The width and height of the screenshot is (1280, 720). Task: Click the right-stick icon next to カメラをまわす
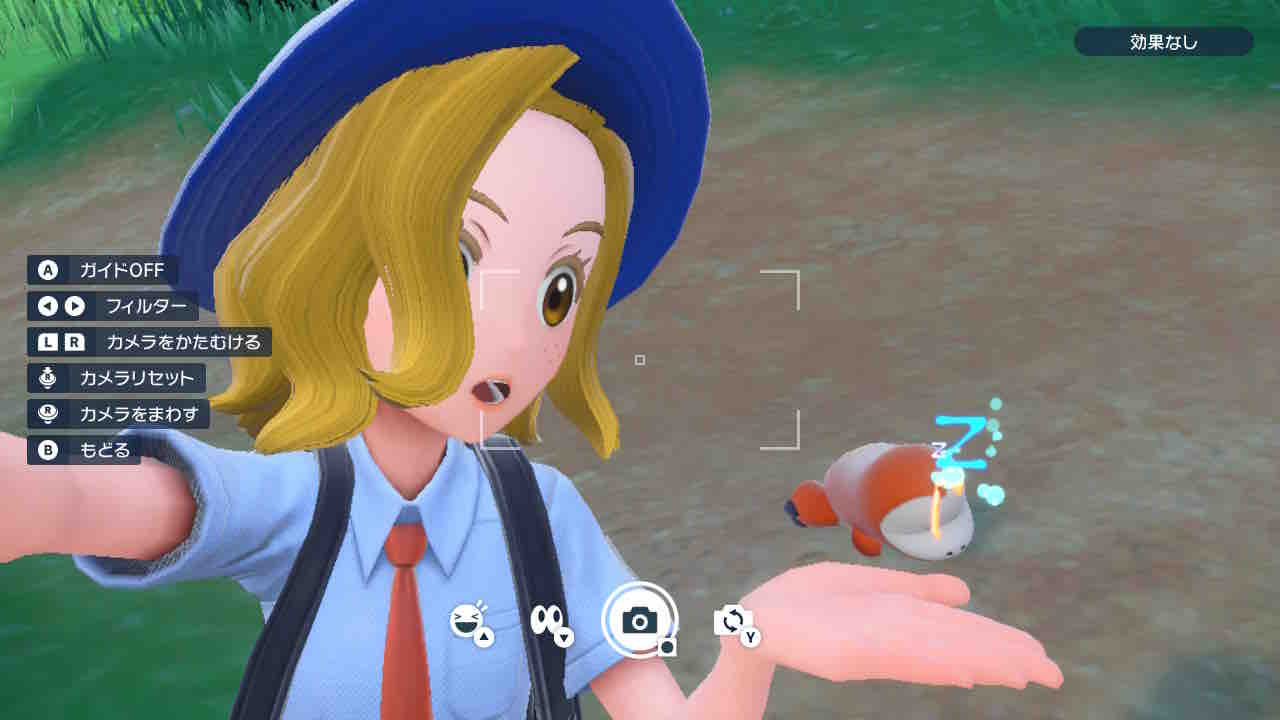click(45, 415)
